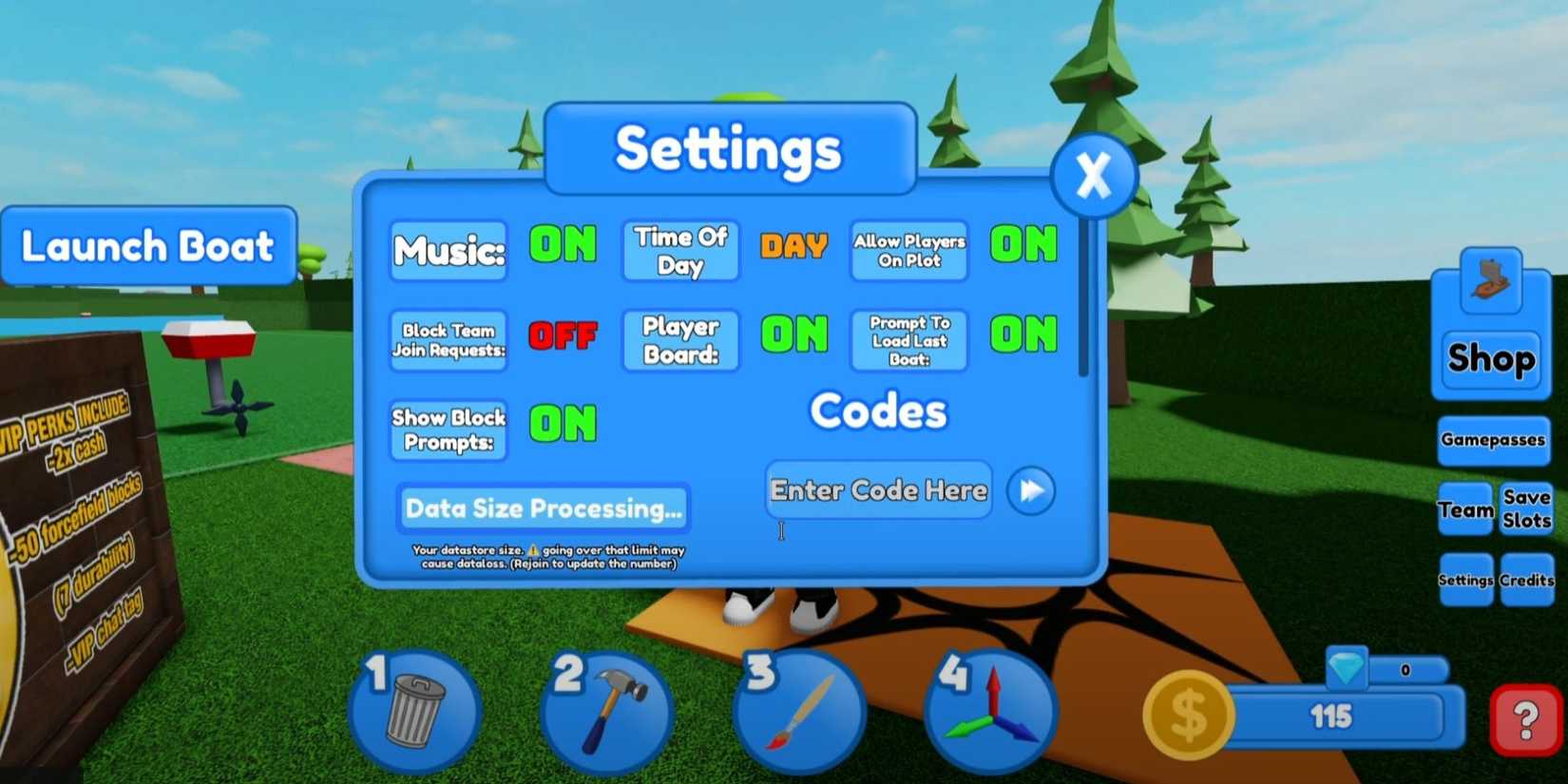Toggle Allow Players On Plot

pyautogui.click(x=1023, y=246)
